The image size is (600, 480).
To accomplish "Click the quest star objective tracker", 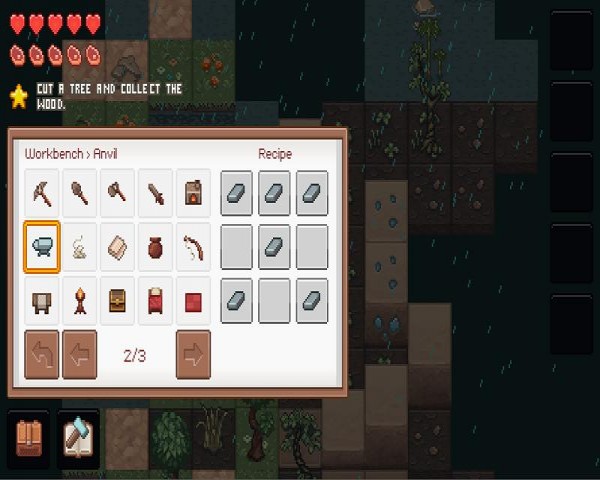I will coord(18,96).
